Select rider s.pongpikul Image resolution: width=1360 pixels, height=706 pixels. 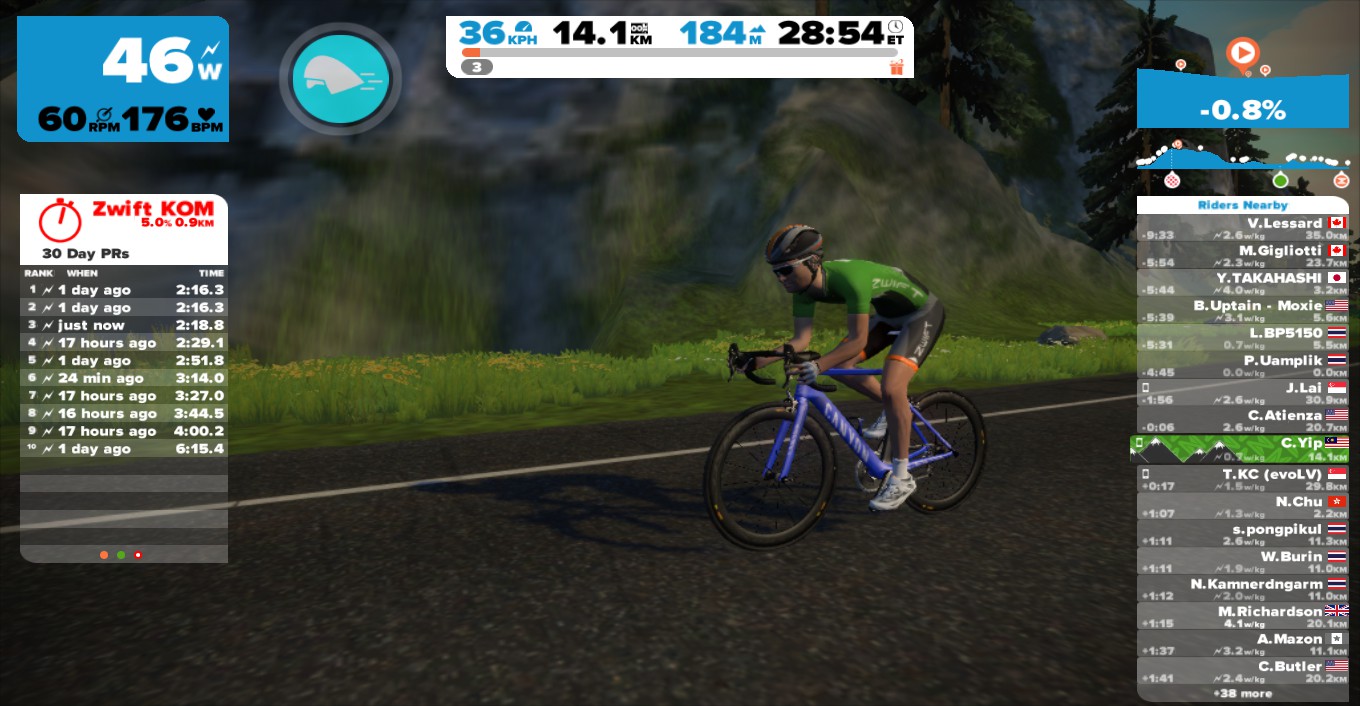1243,534
